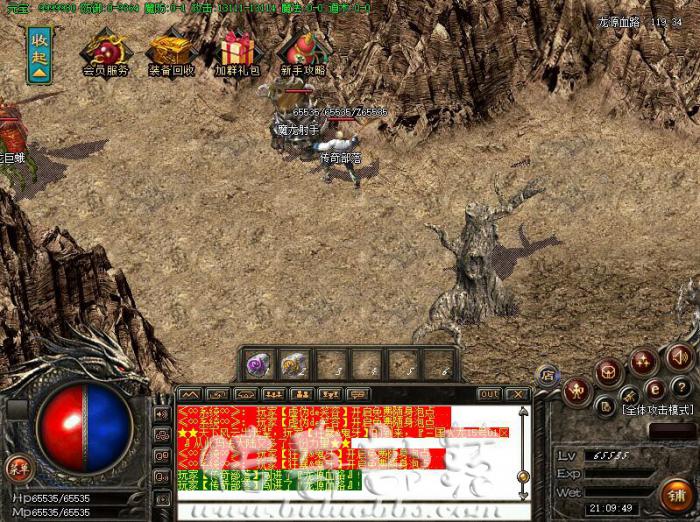Open the round 铺 store button
700x522 pixels.
[x=677, y=494]
